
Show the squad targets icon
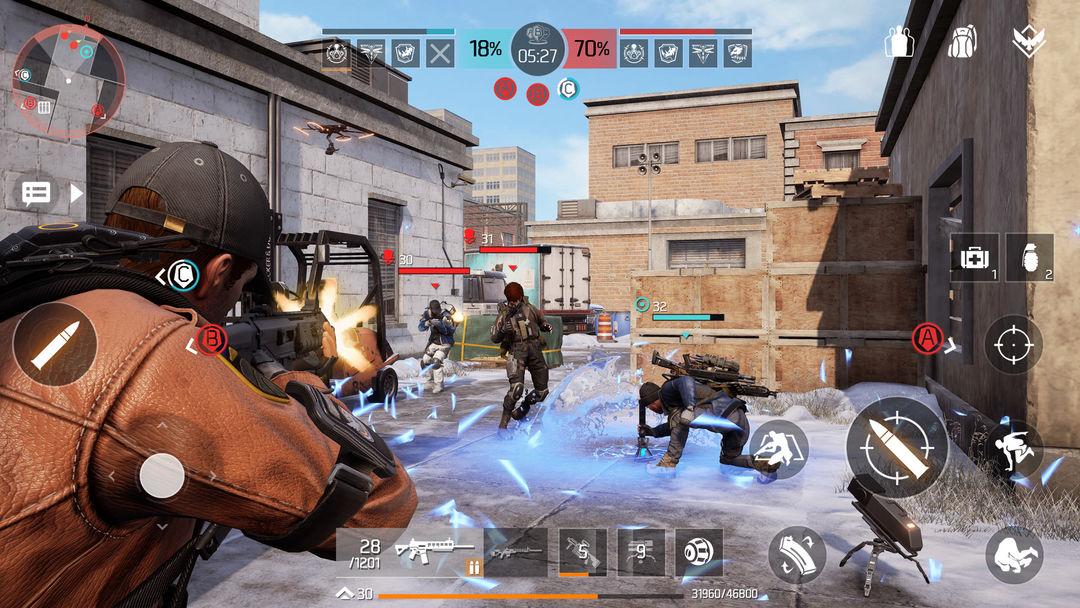(900, 41)
